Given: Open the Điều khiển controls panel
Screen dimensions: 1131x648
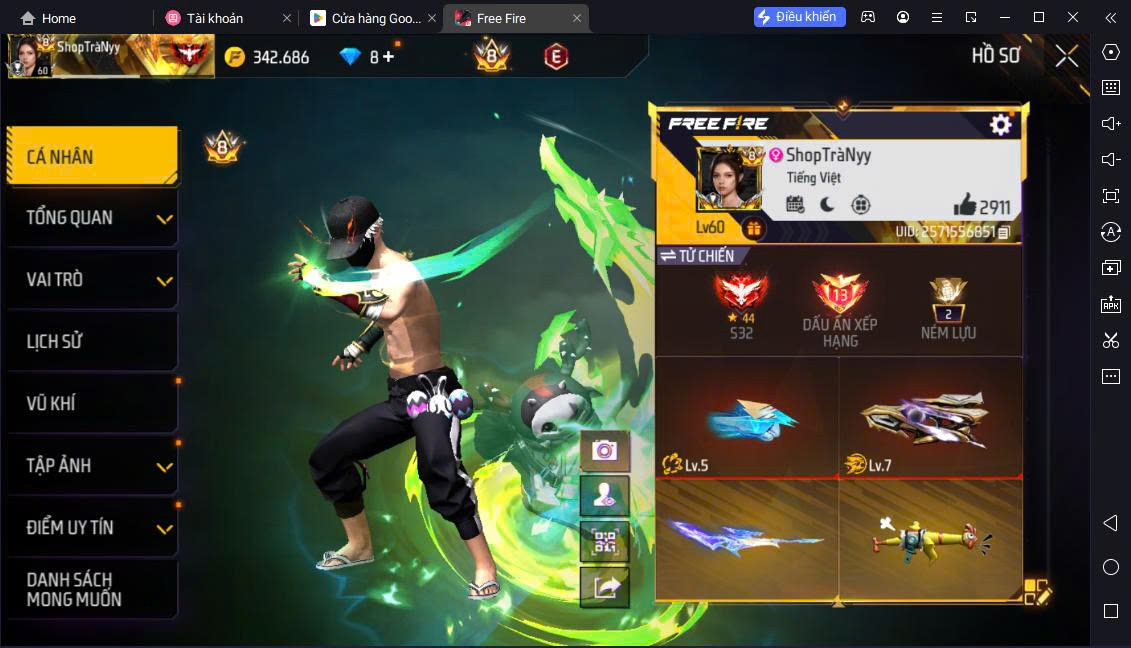Looking at the screenshot, I should pyautogui.click(x=799, y=17).
